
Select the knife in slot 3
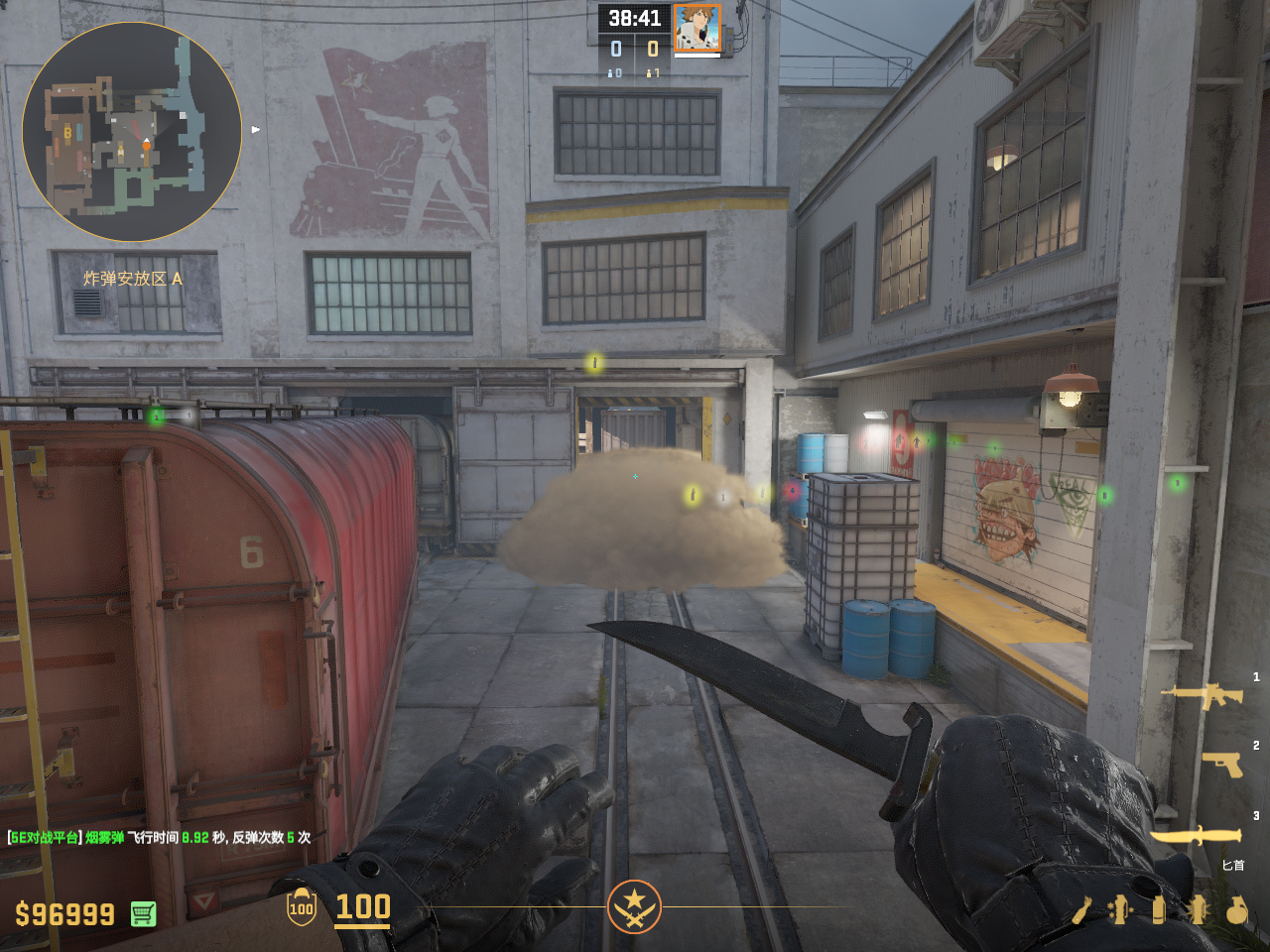tap(1196, 836)
